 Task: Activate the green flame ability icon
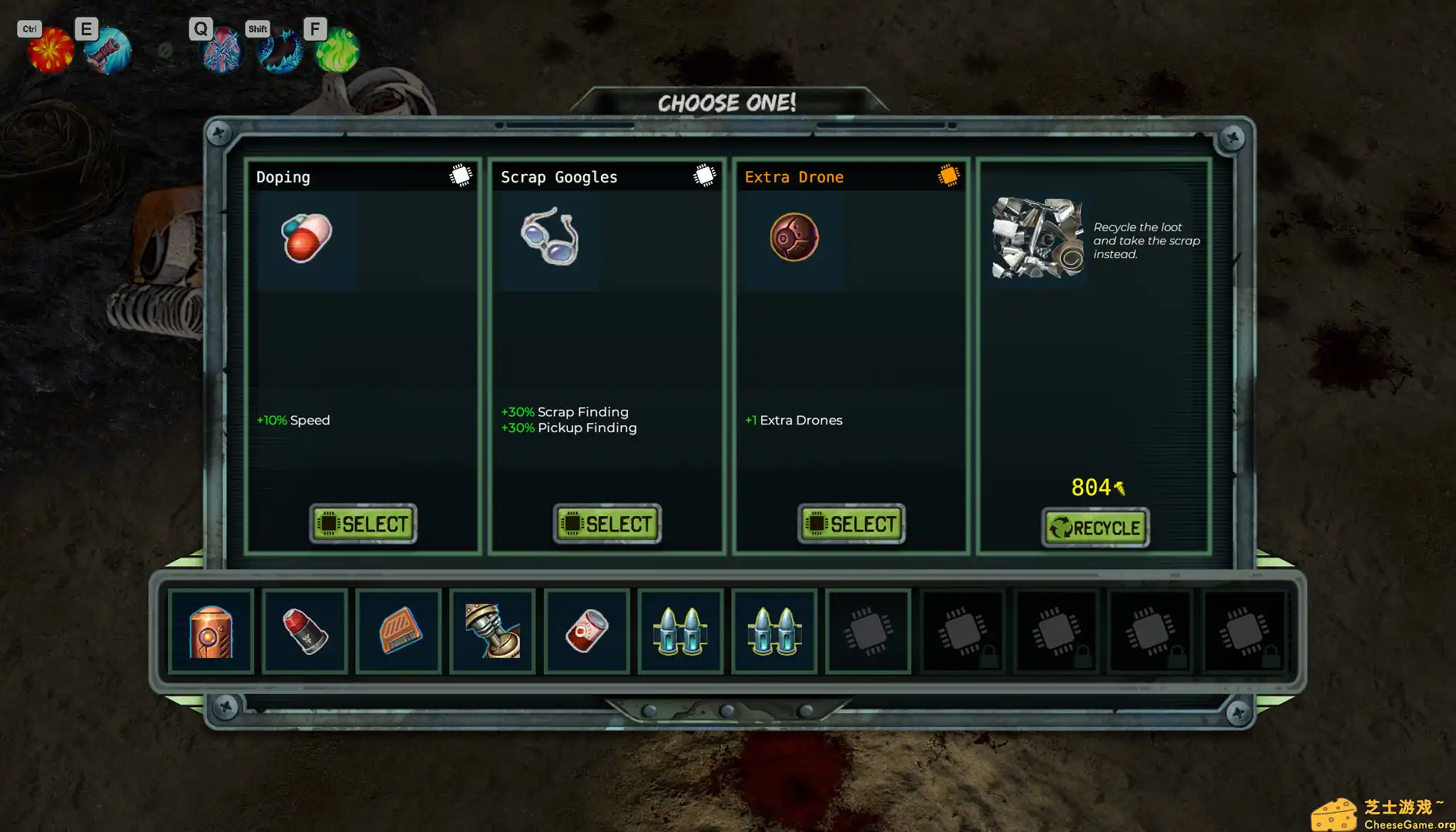[x=337, y=51]
